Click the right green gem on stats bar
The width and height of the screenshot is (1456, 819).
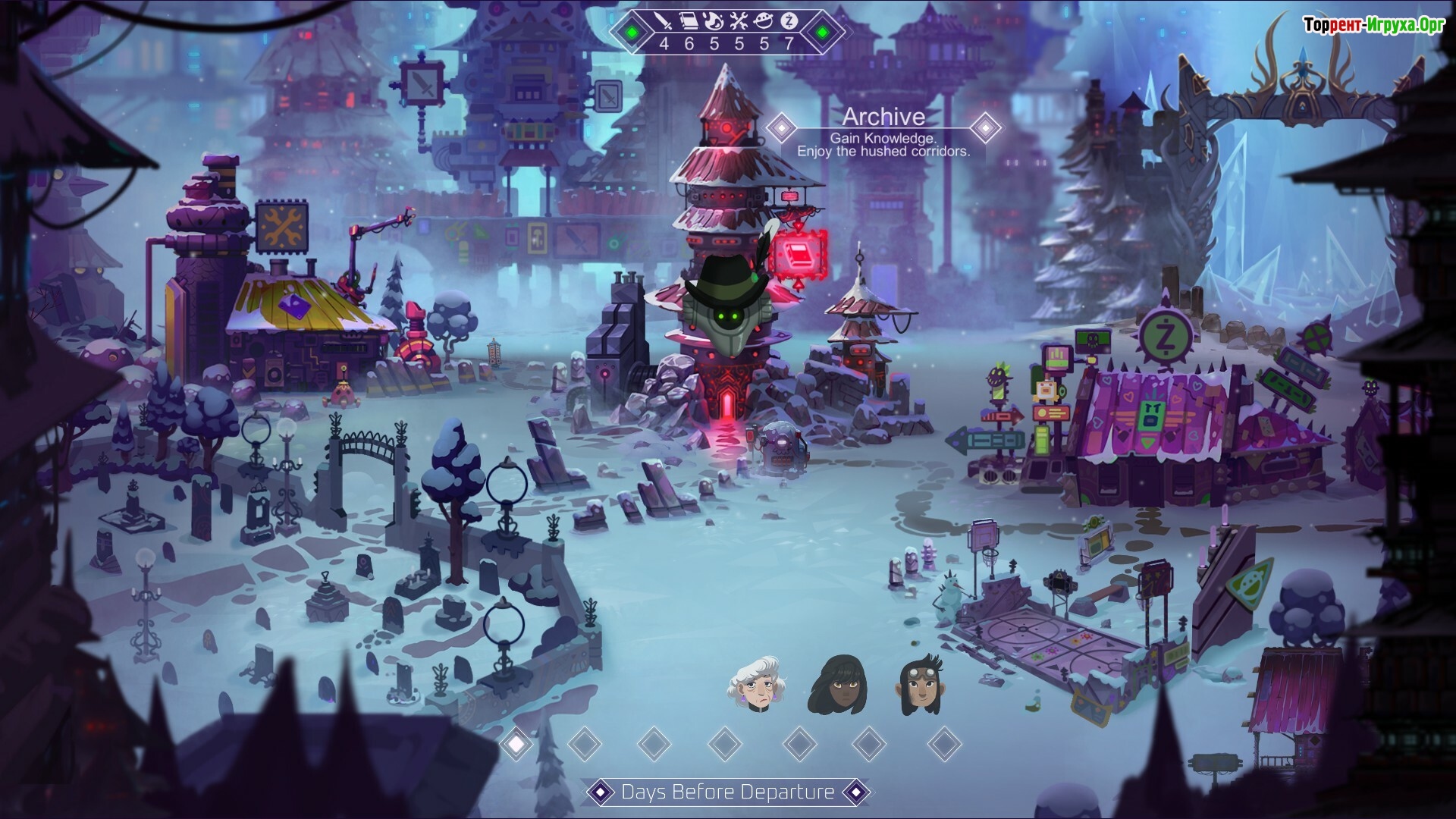822,33
